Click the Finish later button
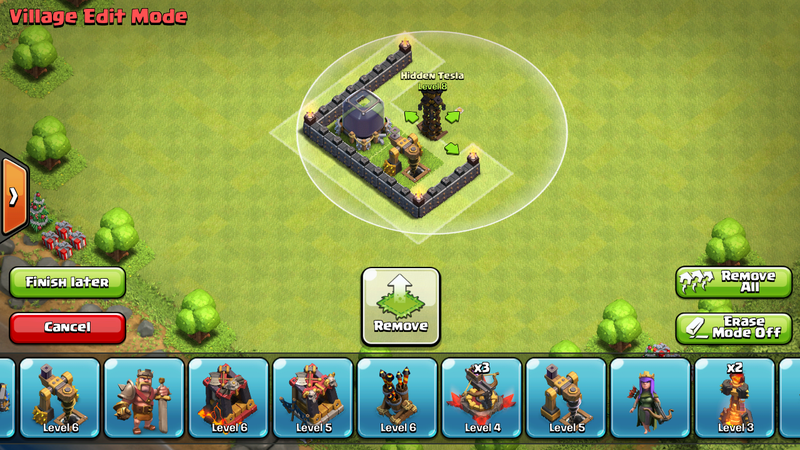Image resolution: width=800 pixels, height=450 pixels. tap(67, 282)
